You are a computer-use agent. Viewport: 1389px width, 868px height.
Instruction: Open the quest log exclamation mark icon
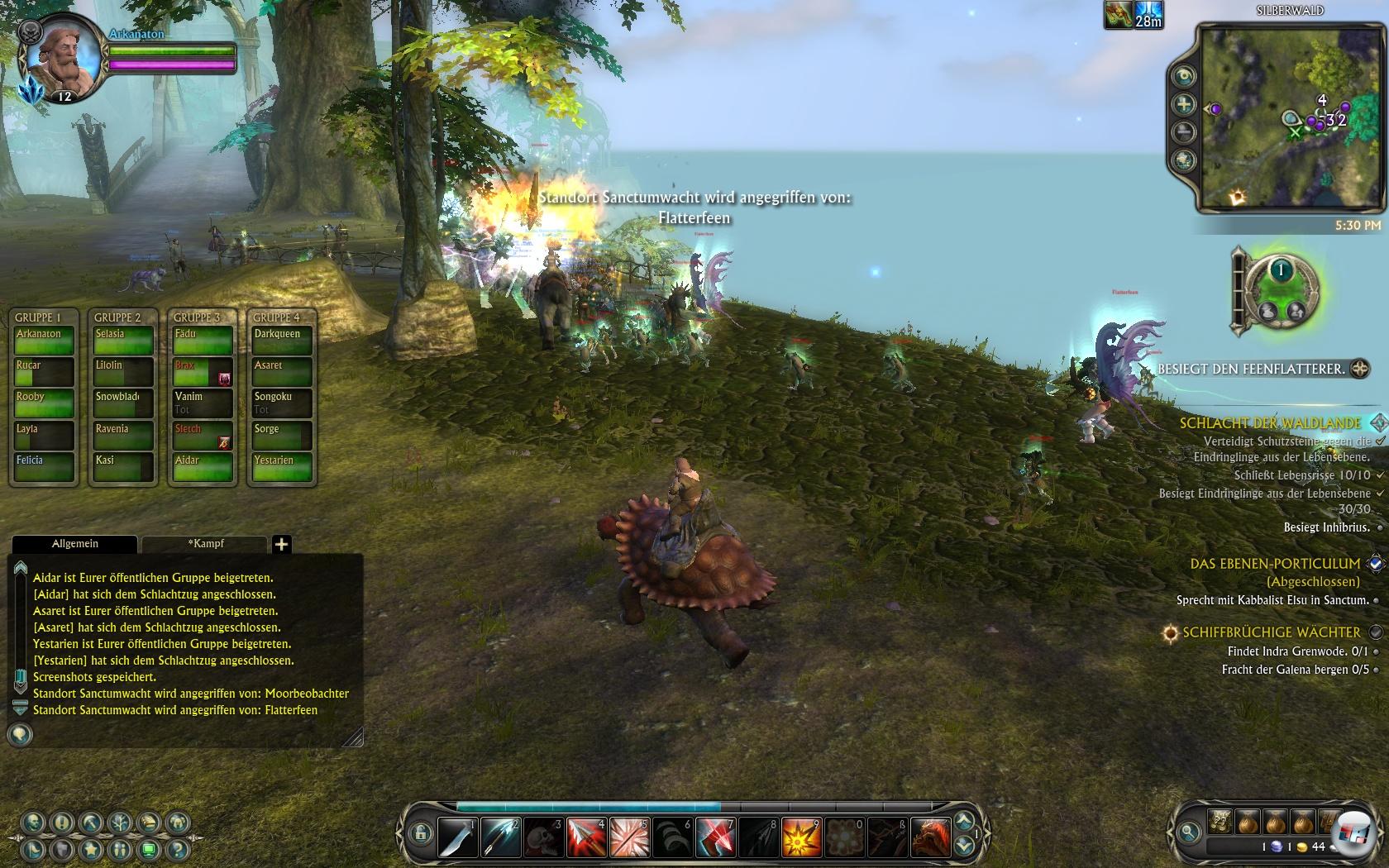(x=63, y=823)
